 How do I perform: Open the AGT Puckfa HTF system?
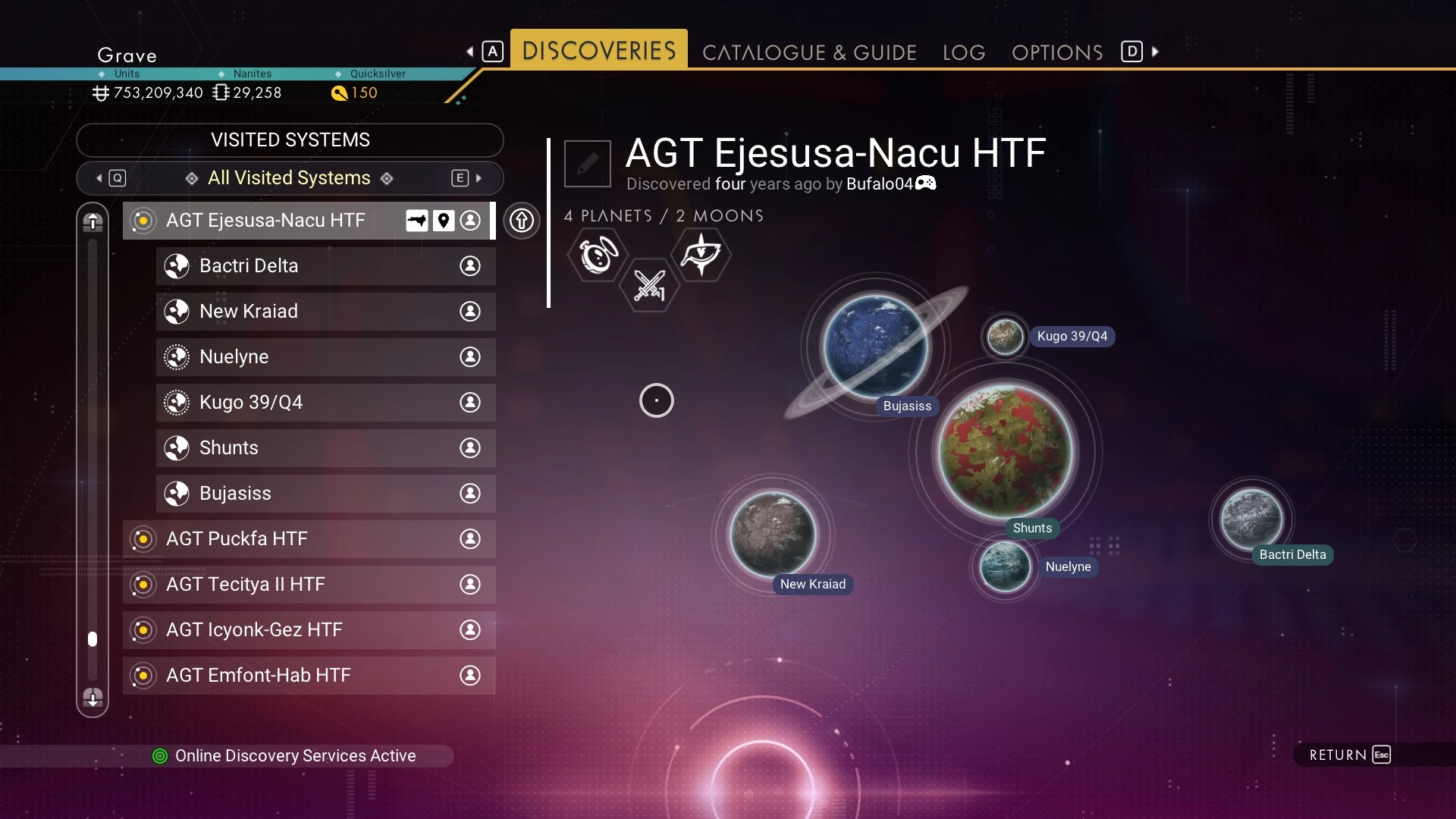[x=237, y=539]
